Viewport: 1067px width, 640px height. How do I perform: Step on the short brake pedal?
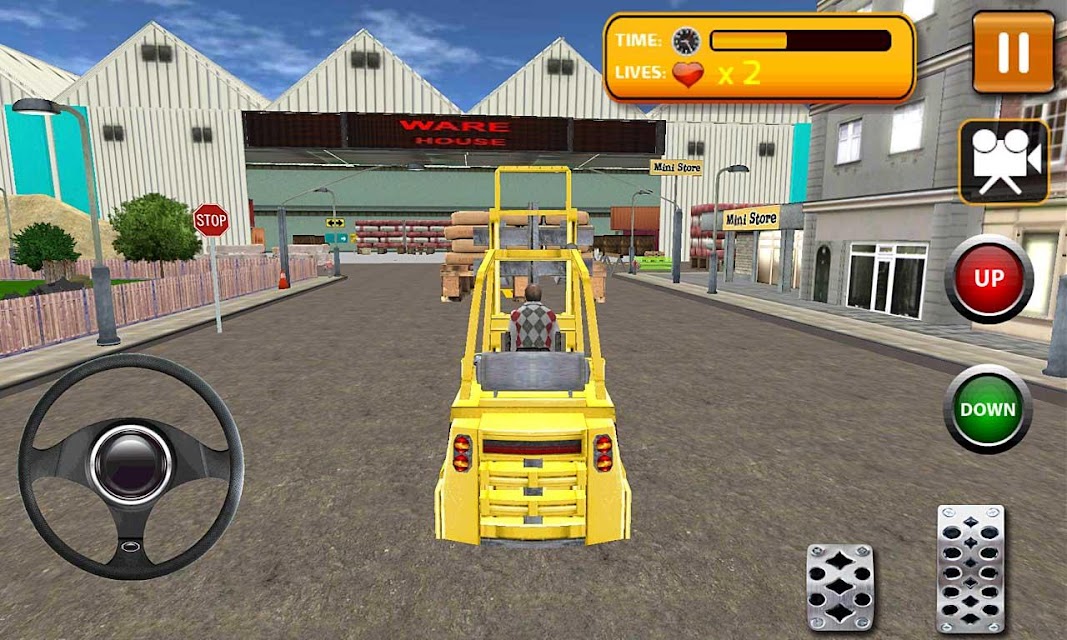840,587
